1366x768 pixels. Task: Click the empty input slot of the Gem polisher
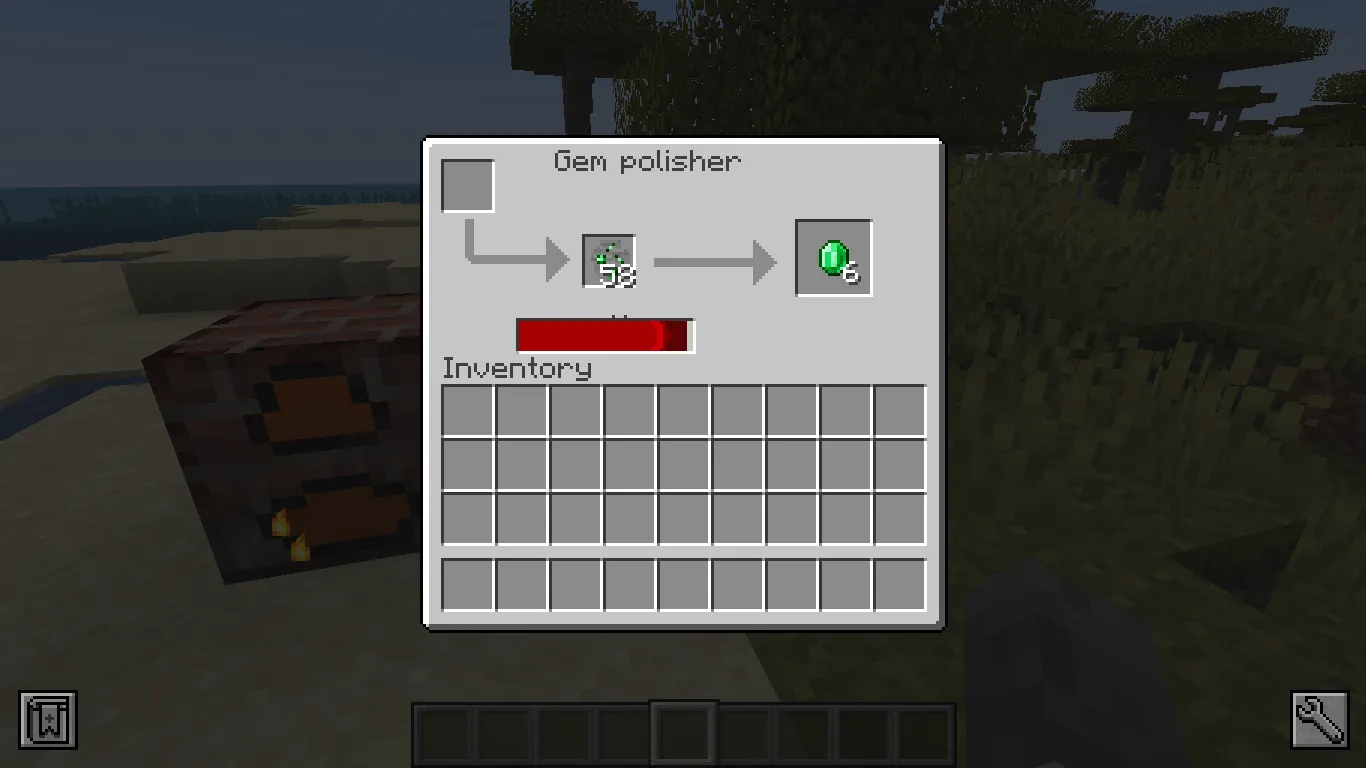tap(467, 185)
